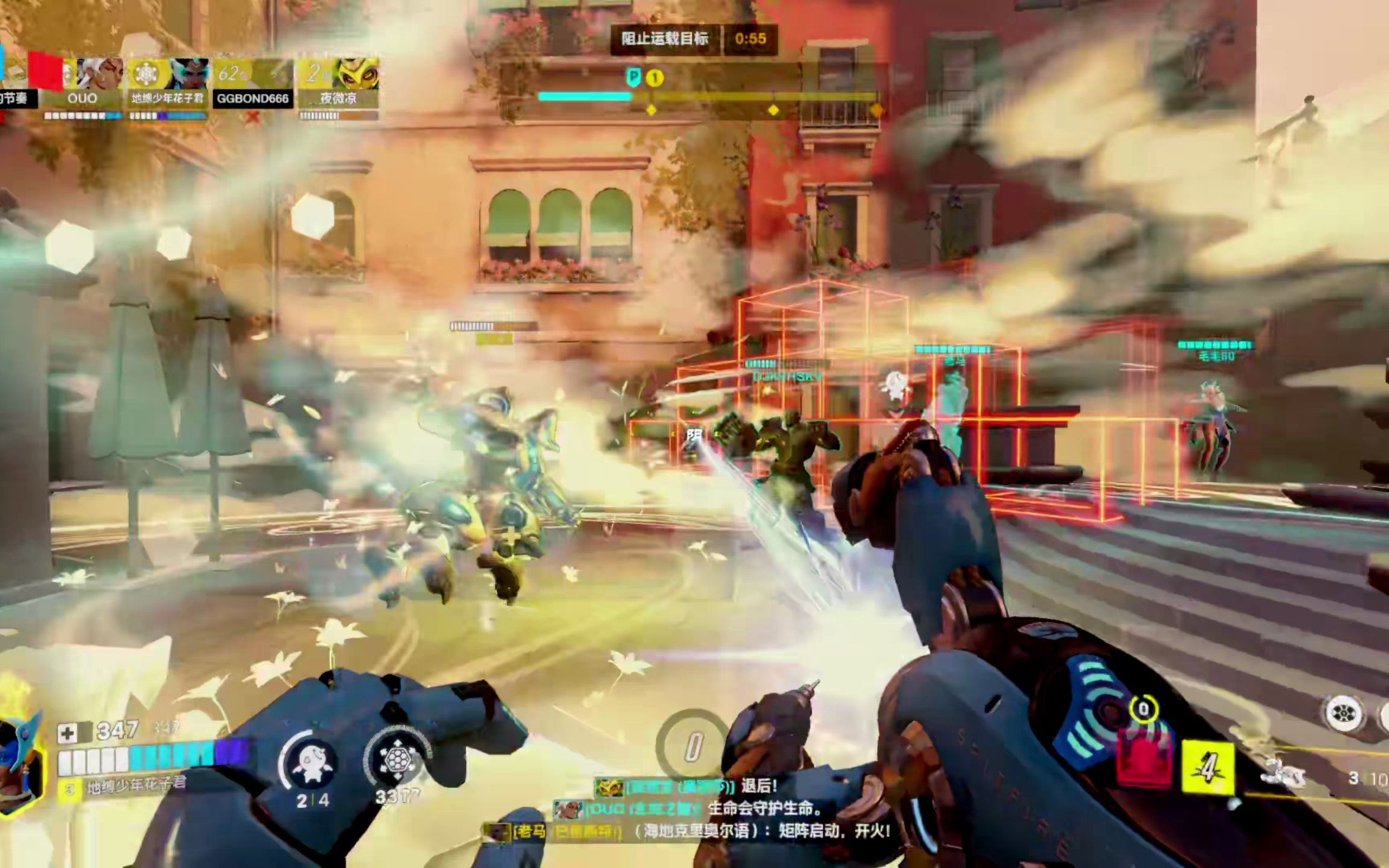Viewport: 1389px width, 868px height.
Task: Activate the winged pig passive icon
Action: [313, 762]
